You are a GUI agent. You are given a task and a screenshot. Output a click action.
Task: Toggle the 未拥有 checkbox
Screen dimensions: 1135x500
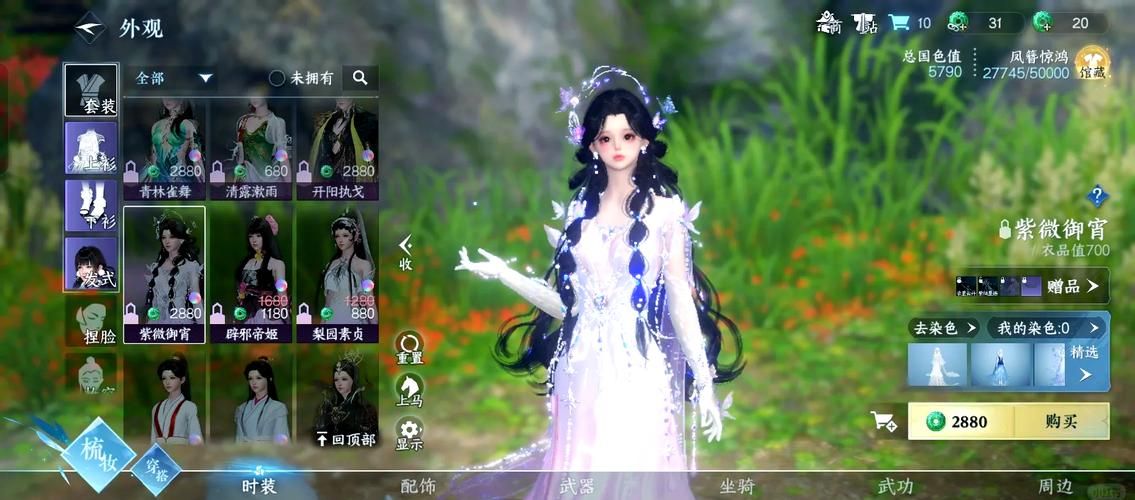[277, 78]
